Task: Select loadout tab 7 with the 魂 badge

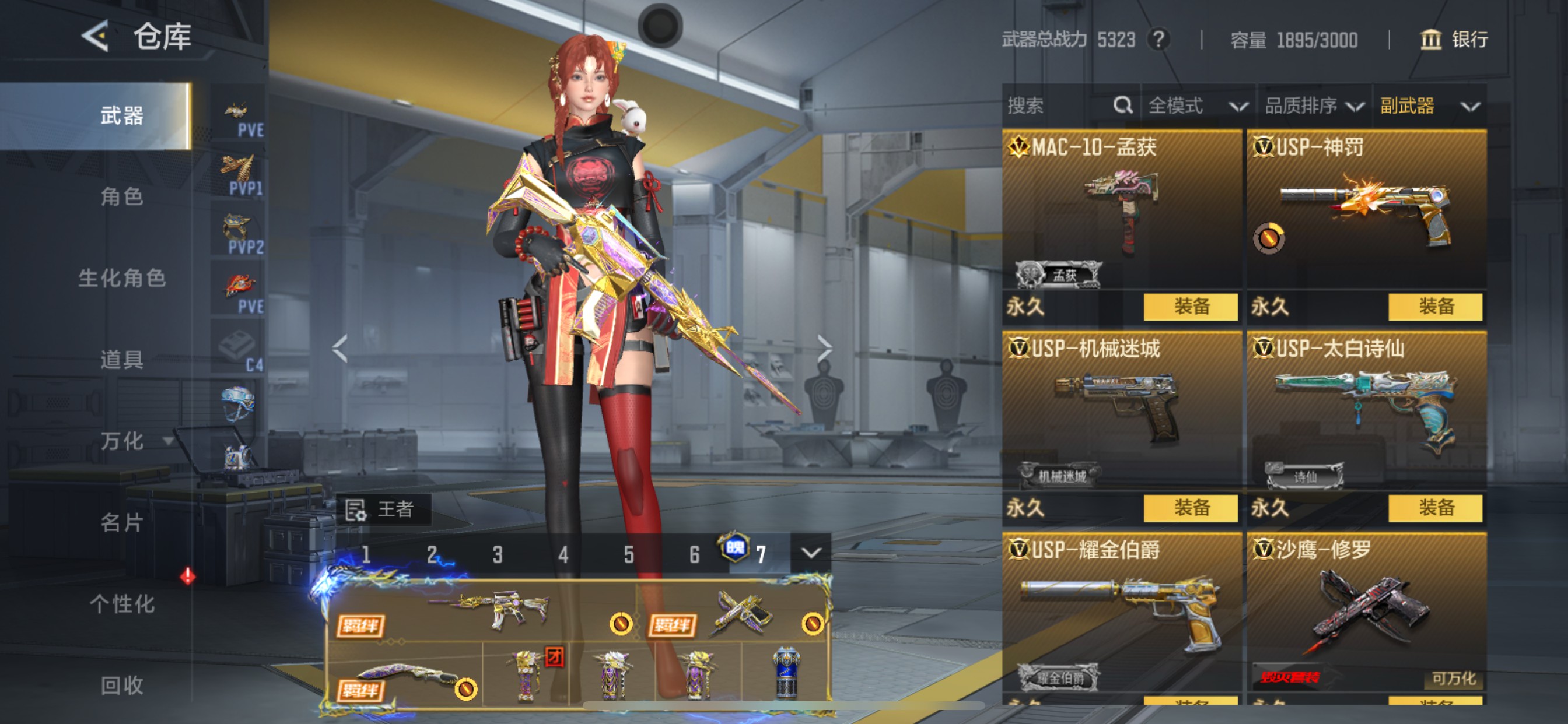Action: pyautogui.click(x=761, y=553)
